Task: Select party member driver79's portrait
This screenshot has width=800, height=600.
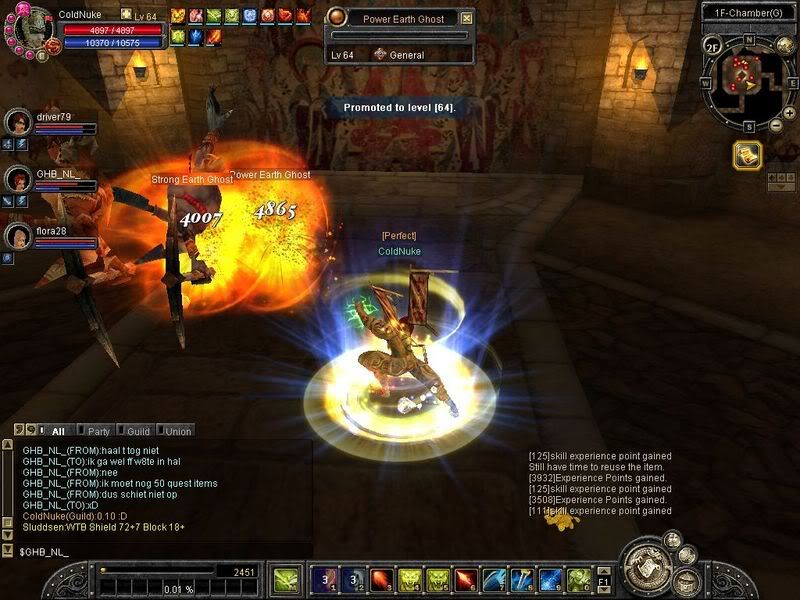Action: pos(19,122)
